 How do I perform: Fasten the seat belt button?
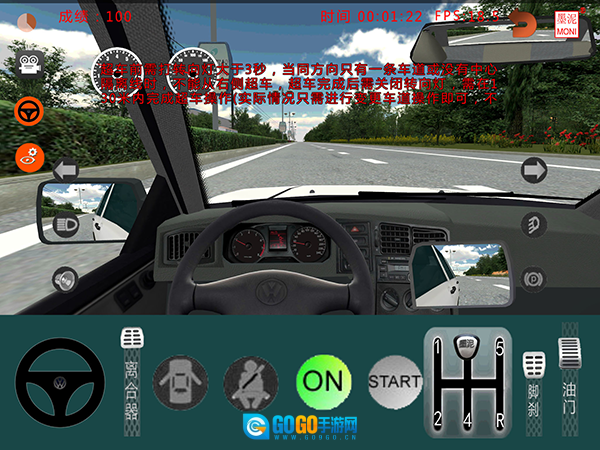point(251,381)
